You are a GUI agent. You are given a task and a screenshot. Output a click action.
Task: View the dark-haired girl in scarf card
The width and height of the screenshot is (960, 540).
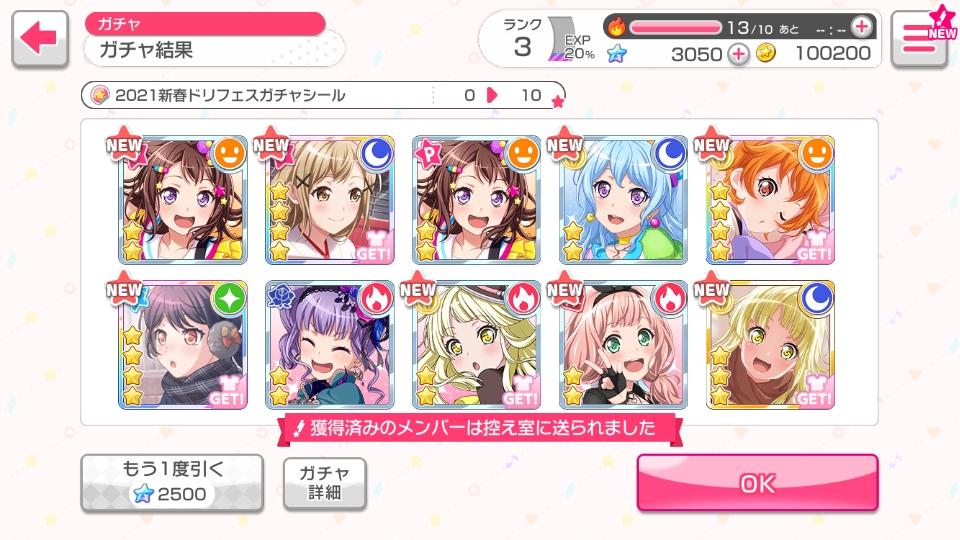click(x=183, y=344)
